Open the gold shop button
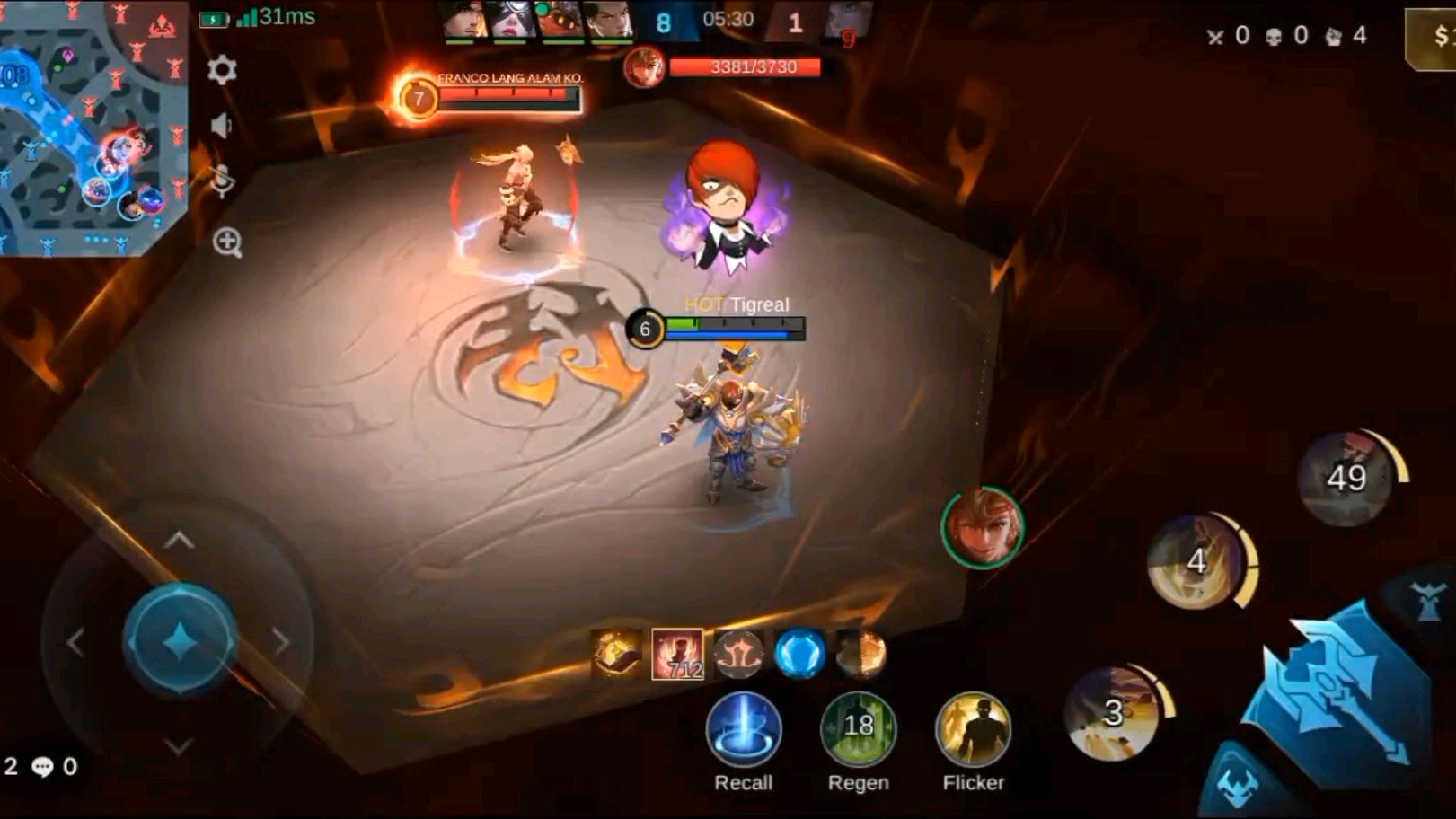The image size is (1456, 819). tap(1434, 39)
